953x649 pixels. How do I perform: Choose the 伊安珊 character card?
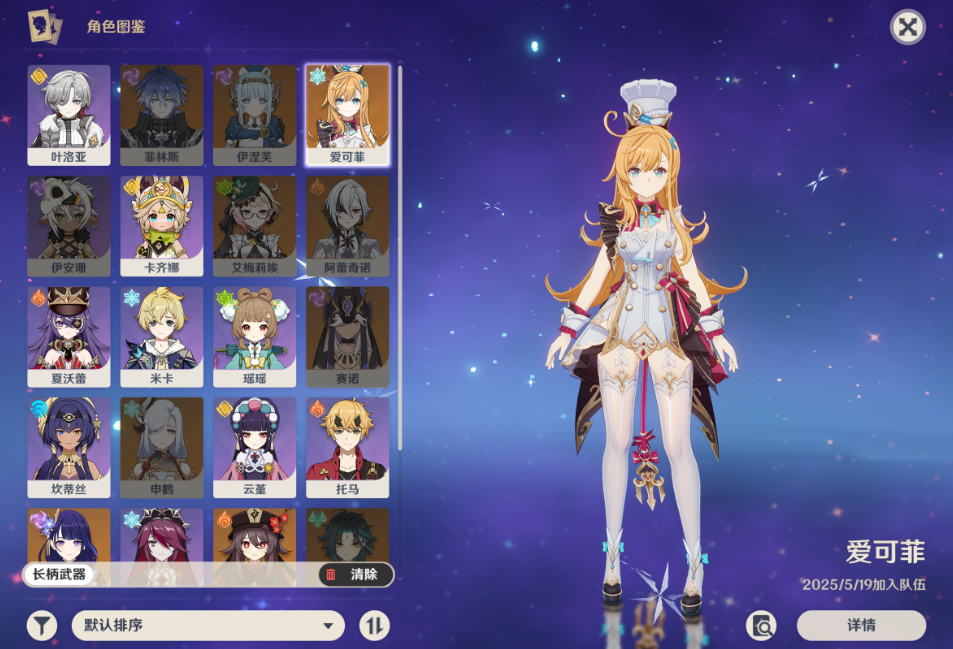(69, 225)
